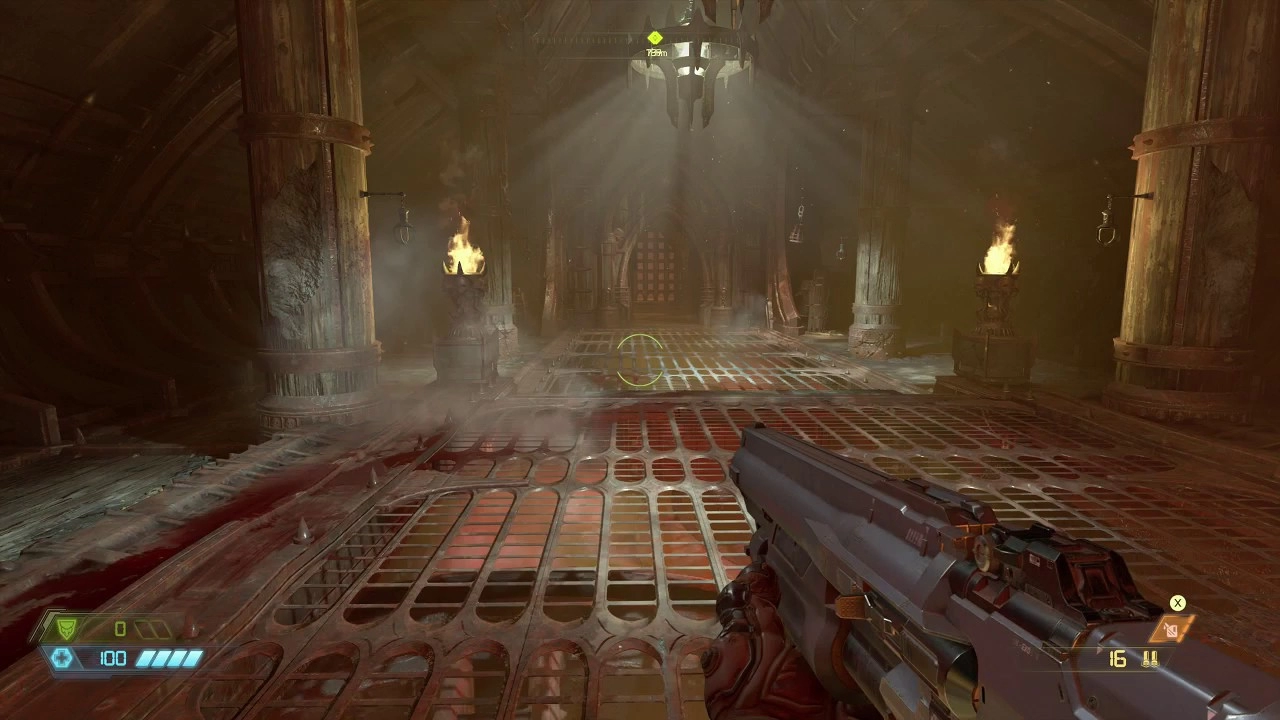Click the shotgun shells ammo icon
This screenshot has width=1280, height=720.
[1152, 659]
